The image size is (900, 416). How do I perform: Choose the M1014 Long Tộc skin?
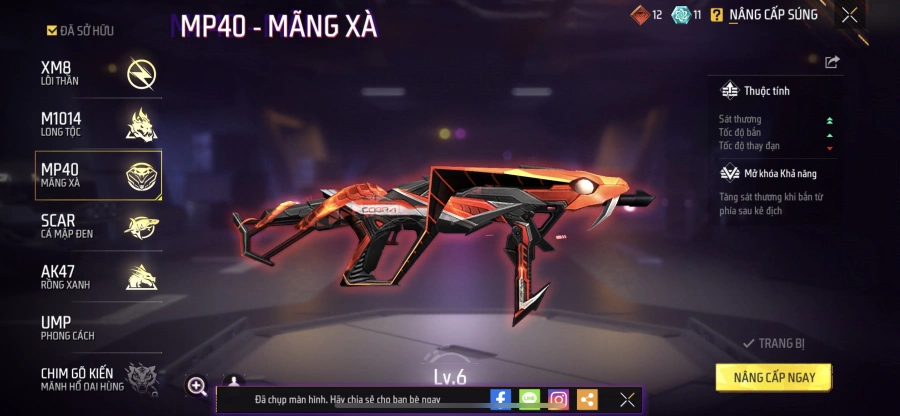coord(98,124)
